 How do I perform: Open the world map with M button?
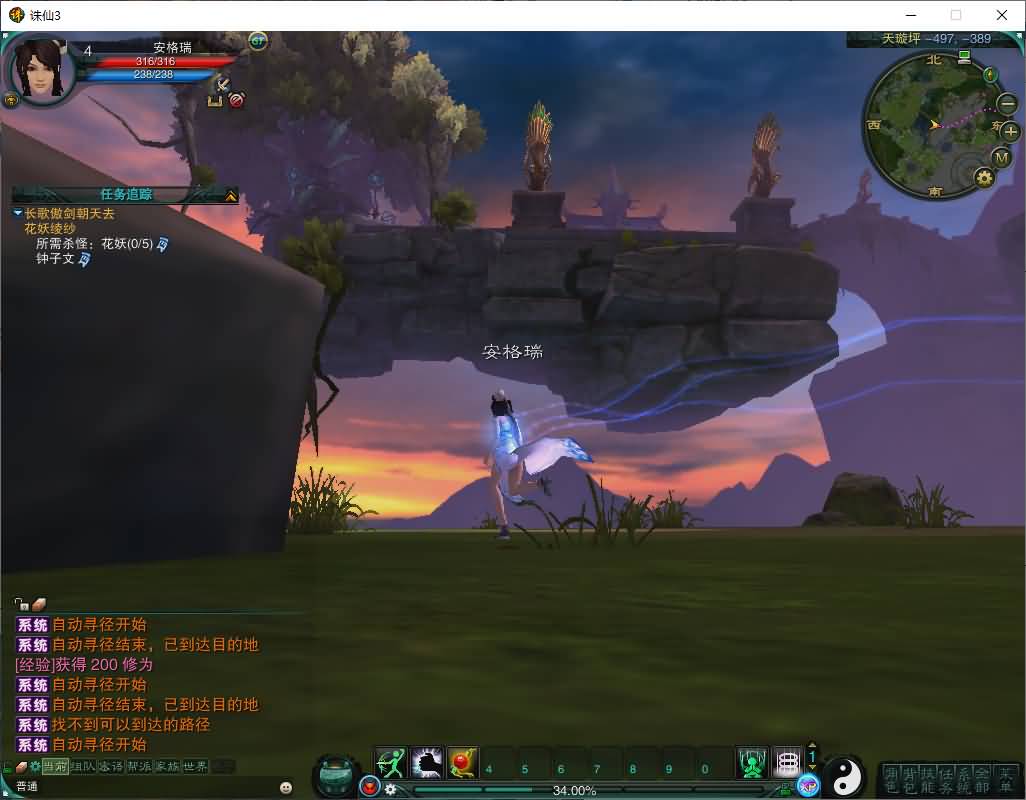1002,158
